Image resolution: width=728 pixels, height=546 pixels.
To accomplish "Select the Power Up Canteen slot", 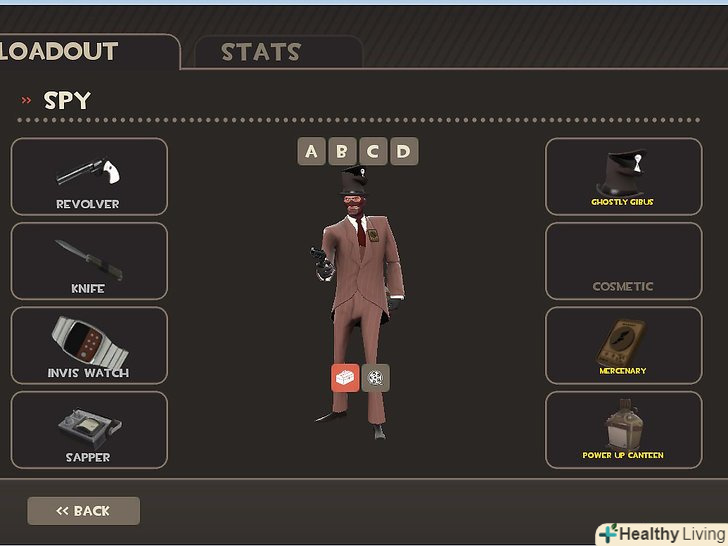I will pos(623,430).
